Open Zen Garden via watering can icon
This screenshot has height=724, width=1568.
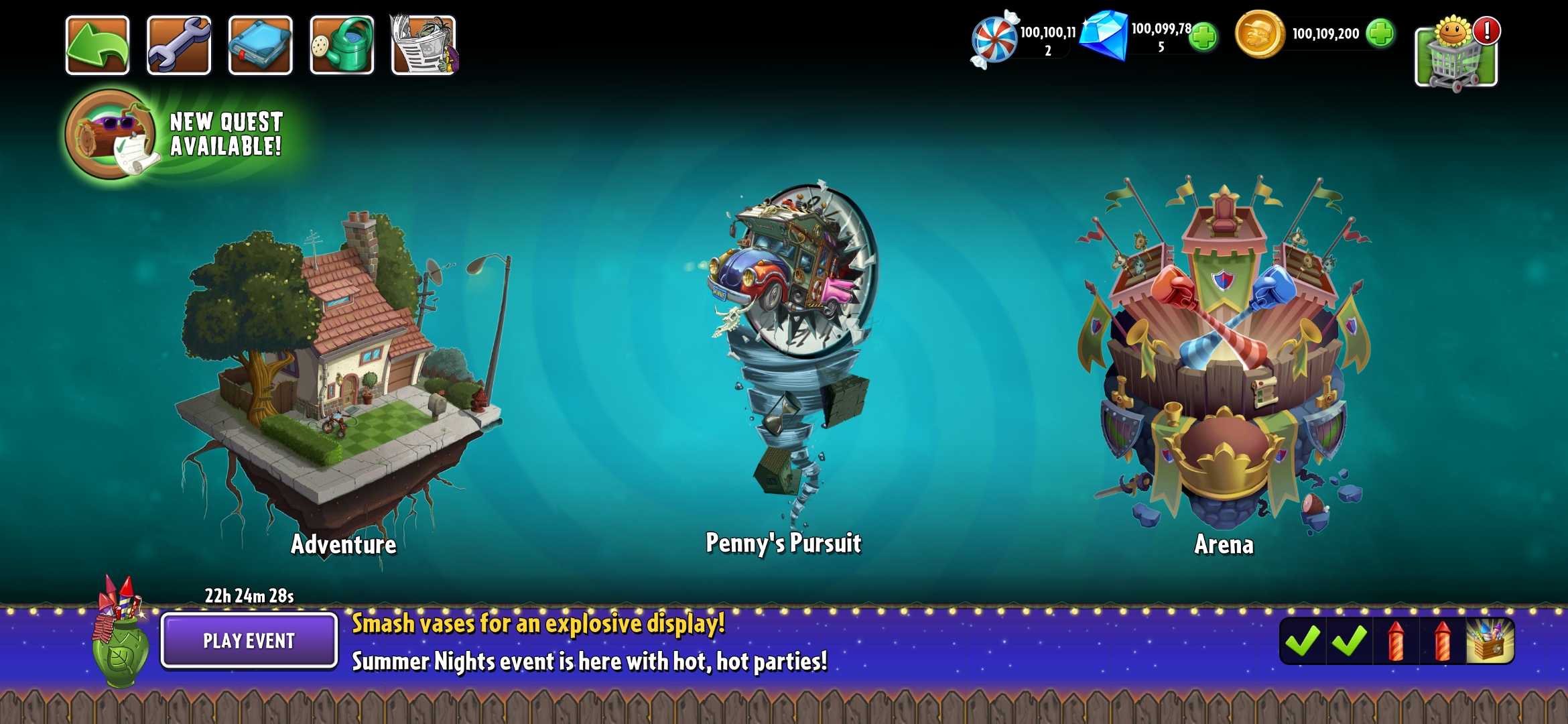pyautogui.click(x=342, y=46)
